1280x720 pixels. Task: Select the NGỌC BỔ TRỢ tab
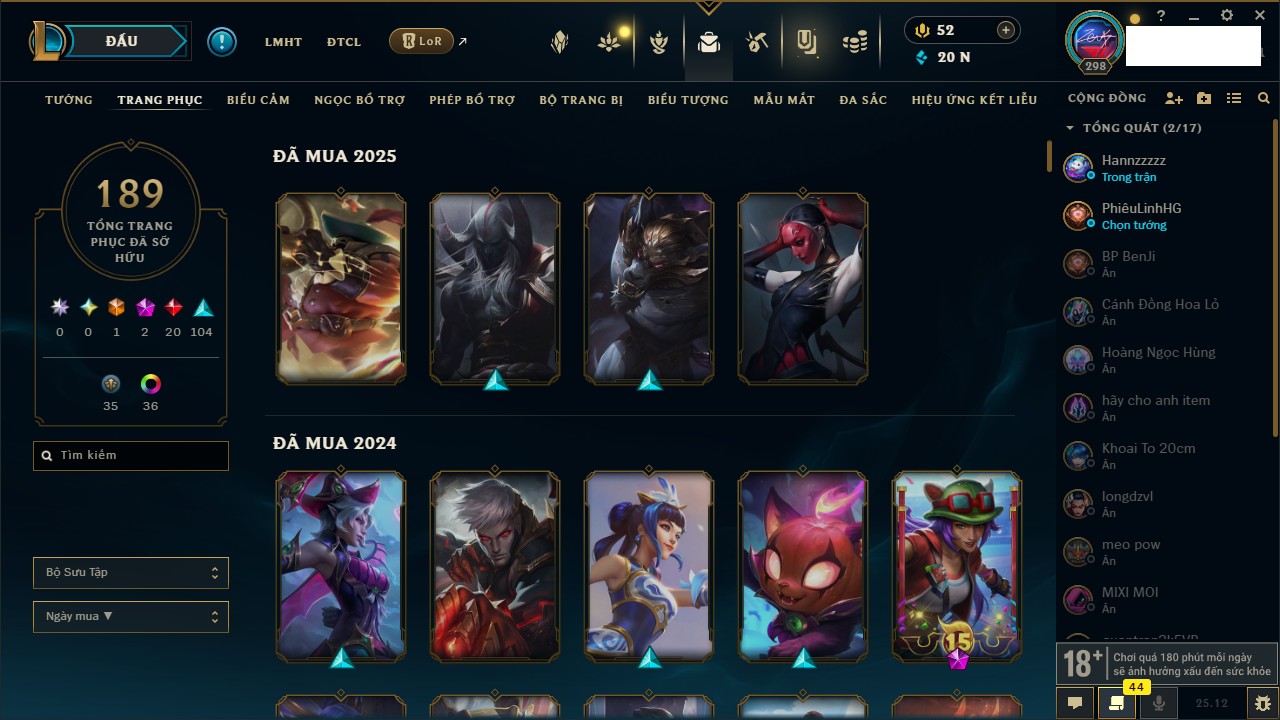point(359,100)
